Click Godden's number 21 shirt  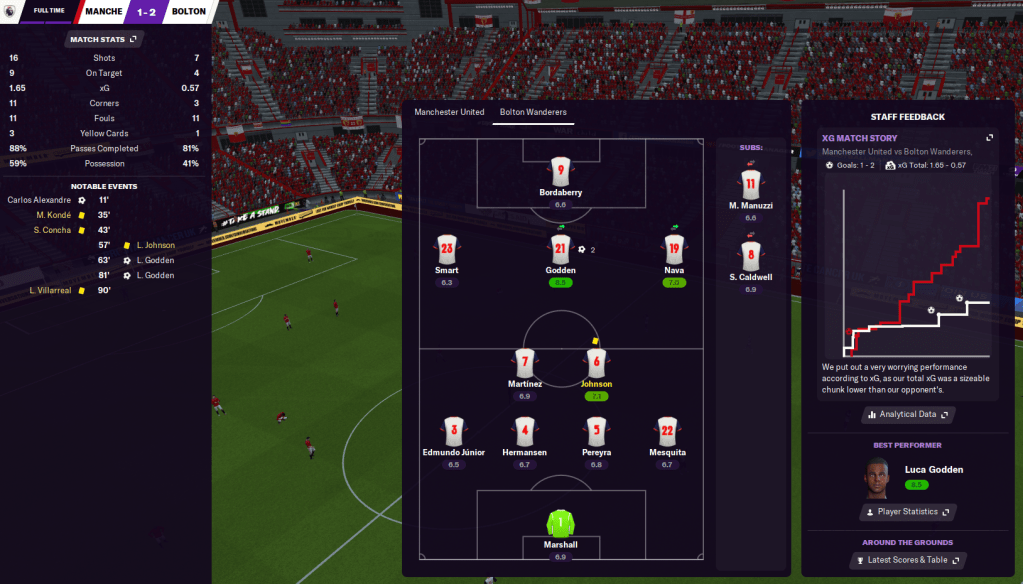560,250
